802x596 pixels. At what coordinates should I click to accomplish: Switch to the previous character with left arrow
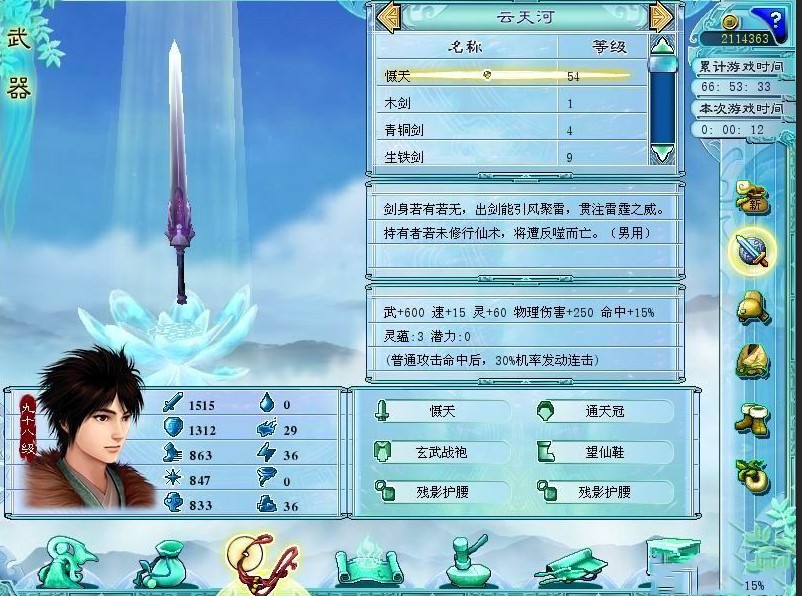pos(389,18)
